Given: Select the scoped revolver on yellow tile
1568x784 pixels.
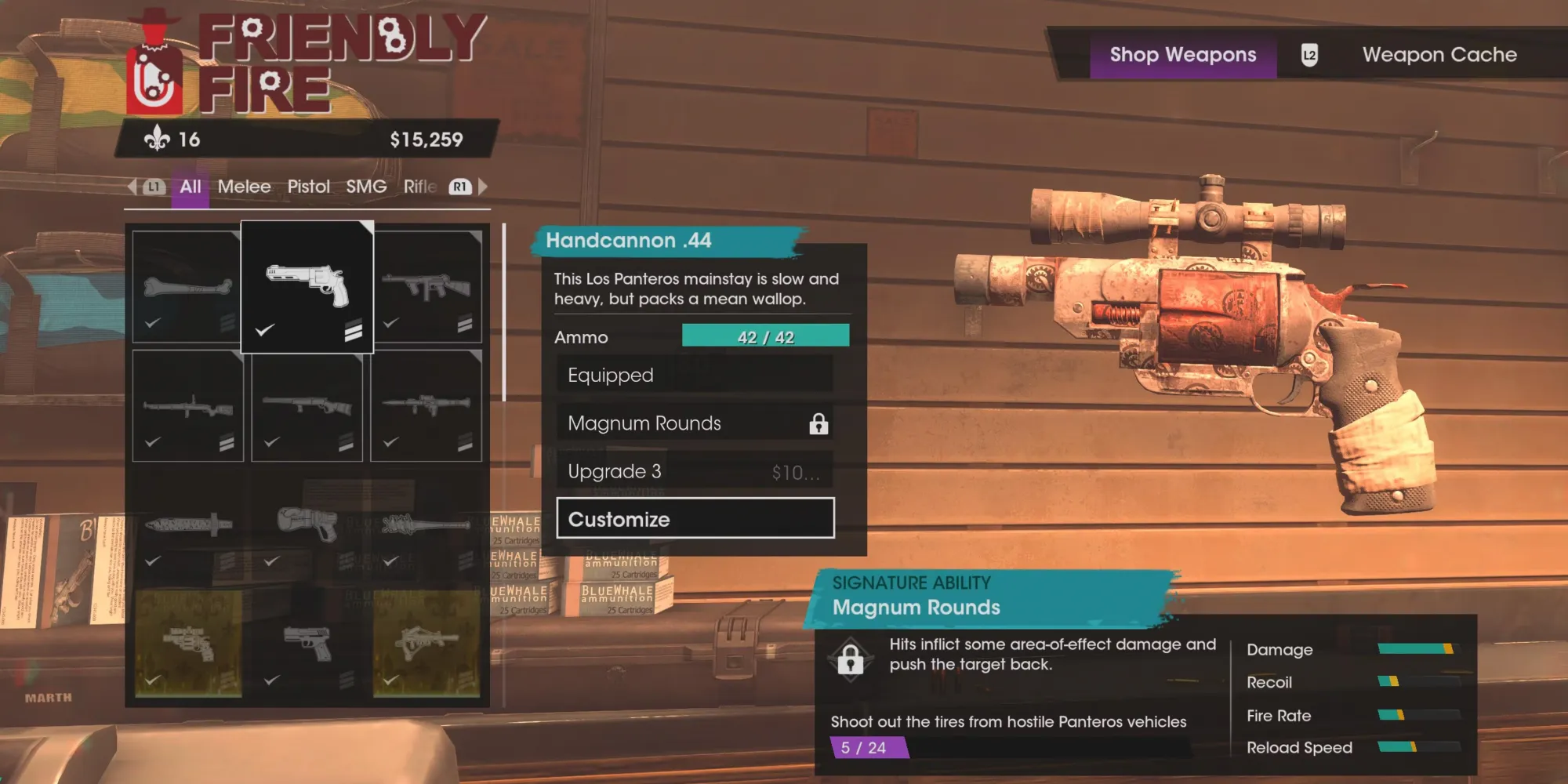Looking at the screenshot, I should coord(187,643).
